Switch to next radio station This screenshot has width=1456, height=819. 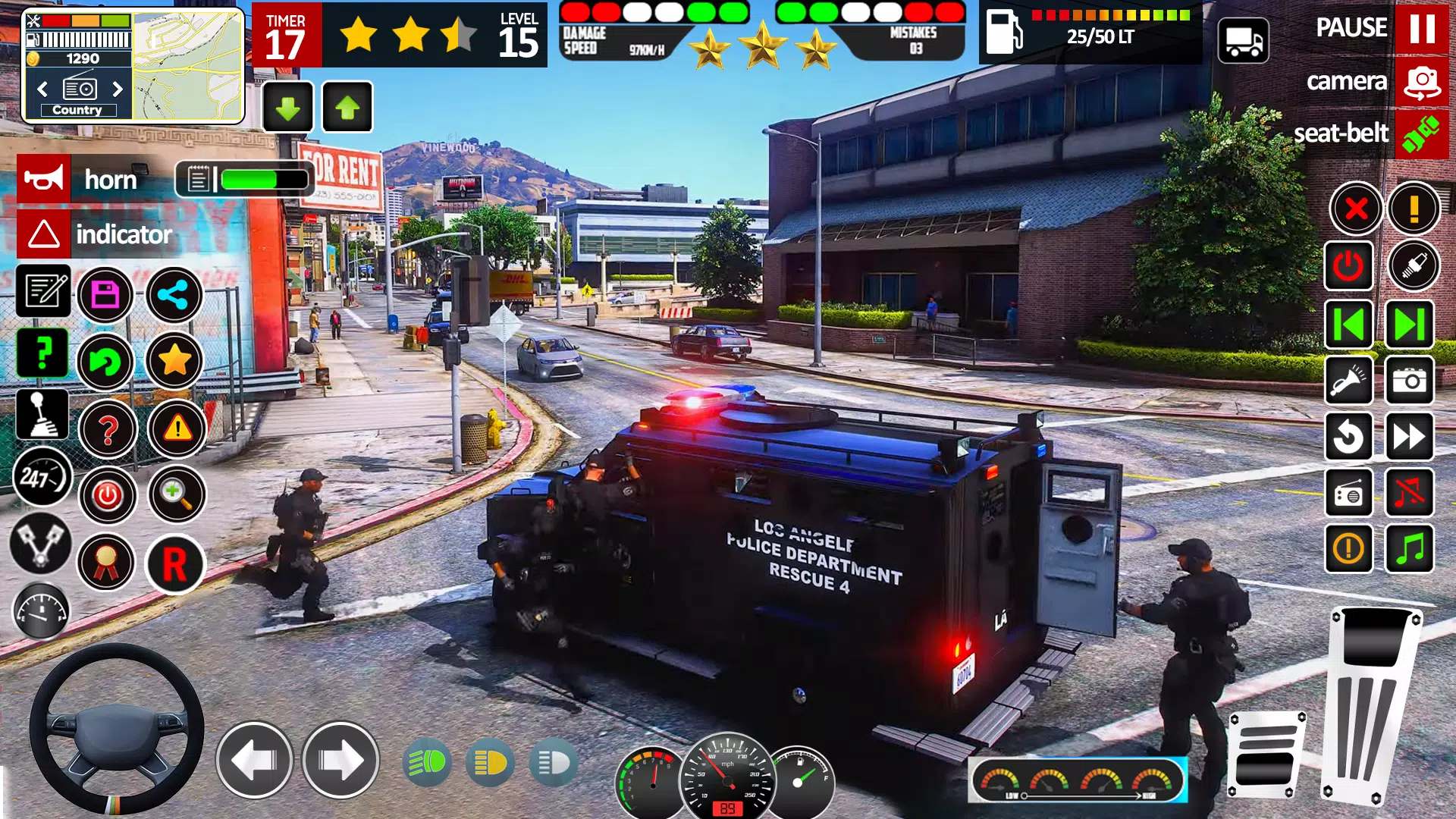[118, 89]
